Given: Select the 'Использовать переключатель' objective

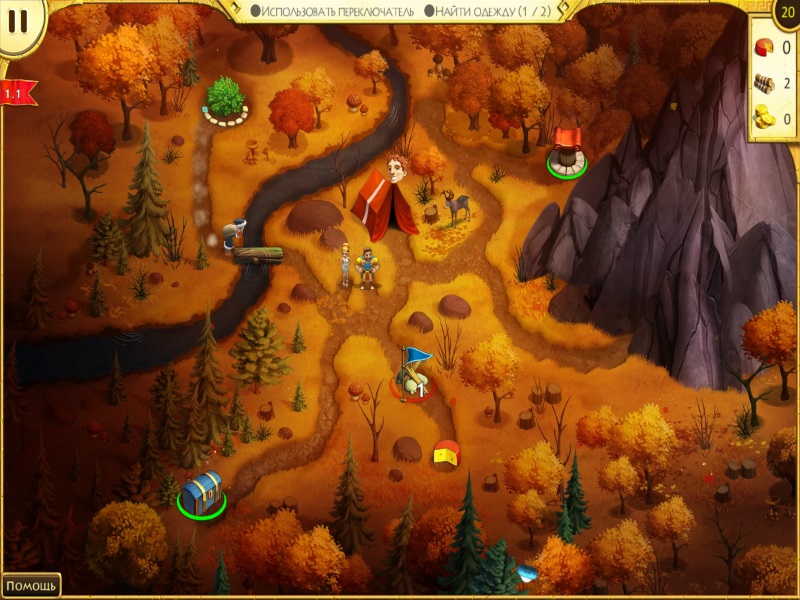Looking at the screenshot, I should [331, 10].
